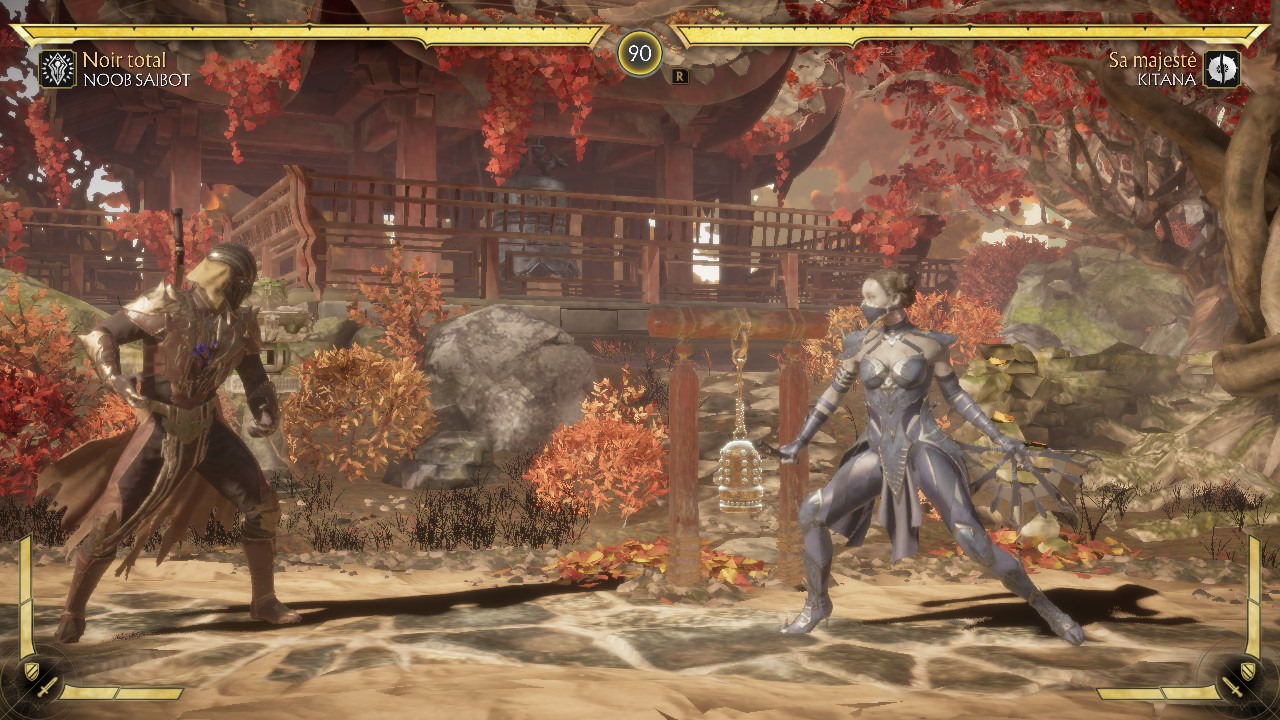This screenshot has width=1280, height=720.
Task: Click Noob Saibot's sword offensive meter icon
Action: tap(46, 688)
